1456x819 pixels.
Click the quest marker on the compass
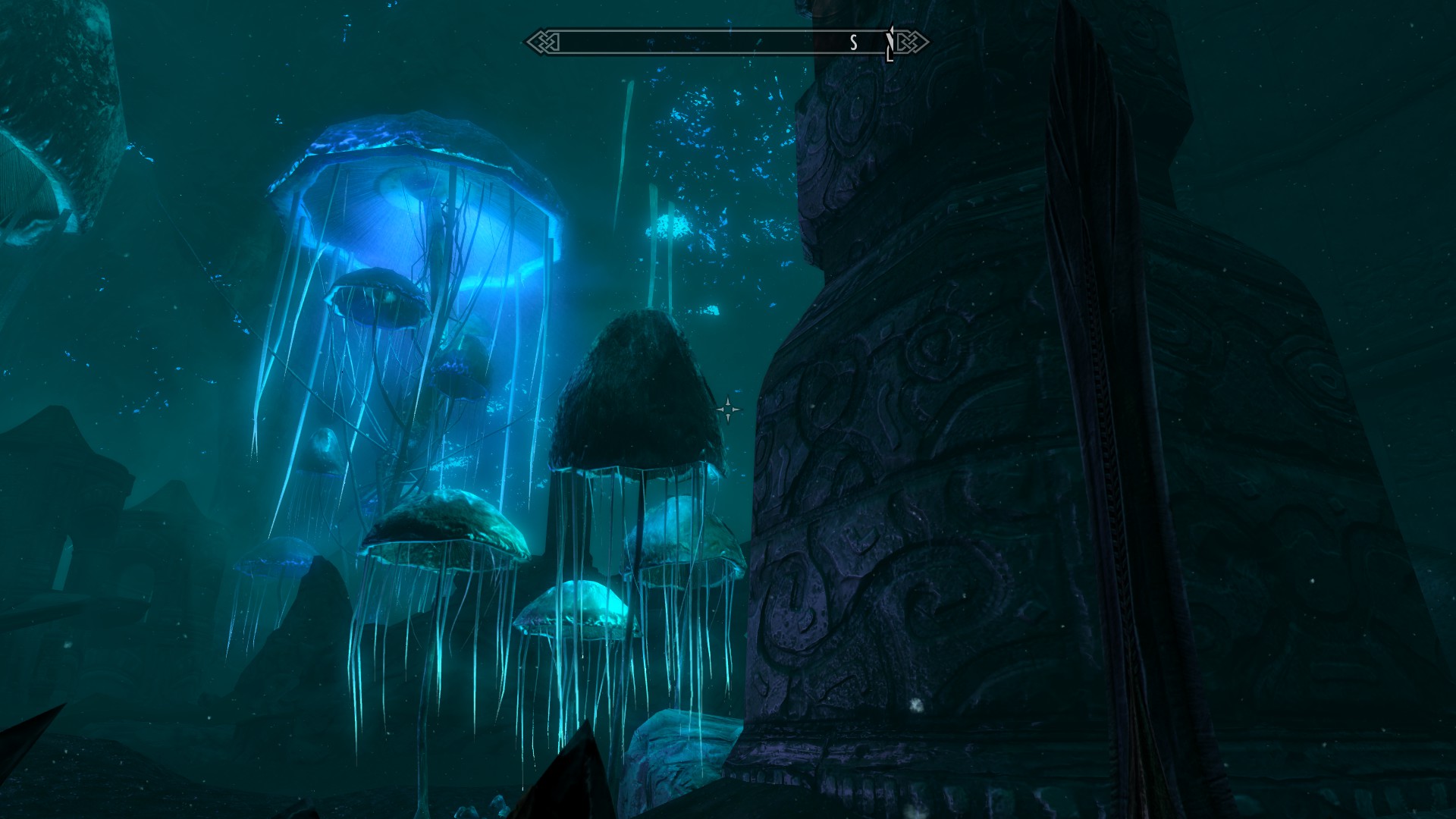pyautogui.click(x=891, y=43)
